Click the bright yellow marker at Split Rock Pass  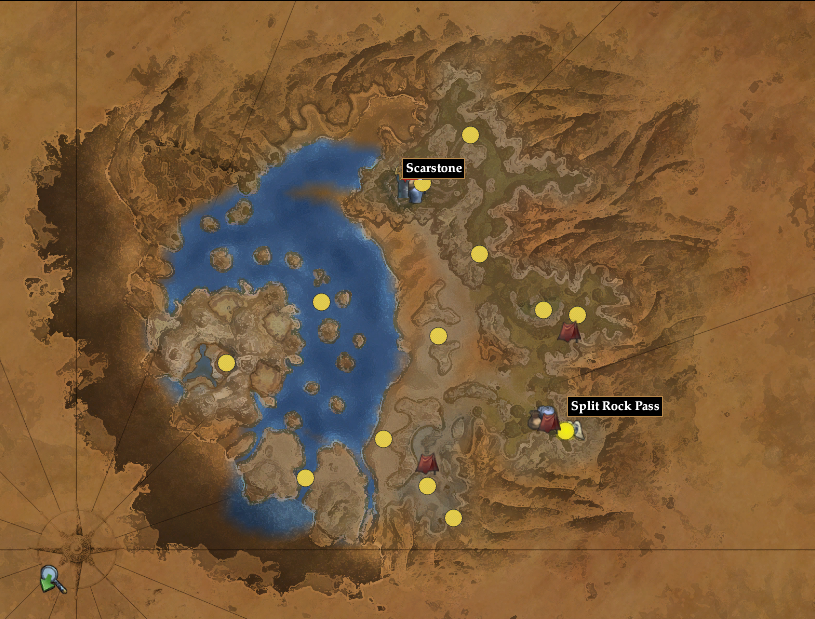pos(566,431)
